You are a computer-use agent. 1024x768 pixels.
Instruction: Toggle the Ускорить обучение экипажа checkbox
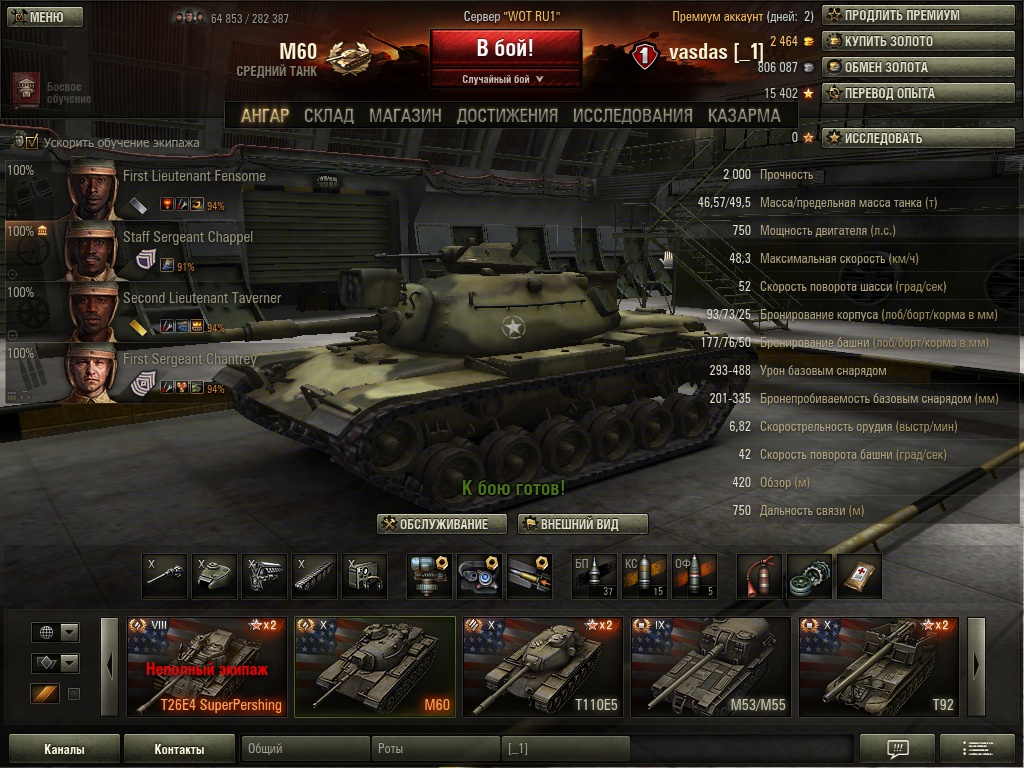click(x=32, y=142)
